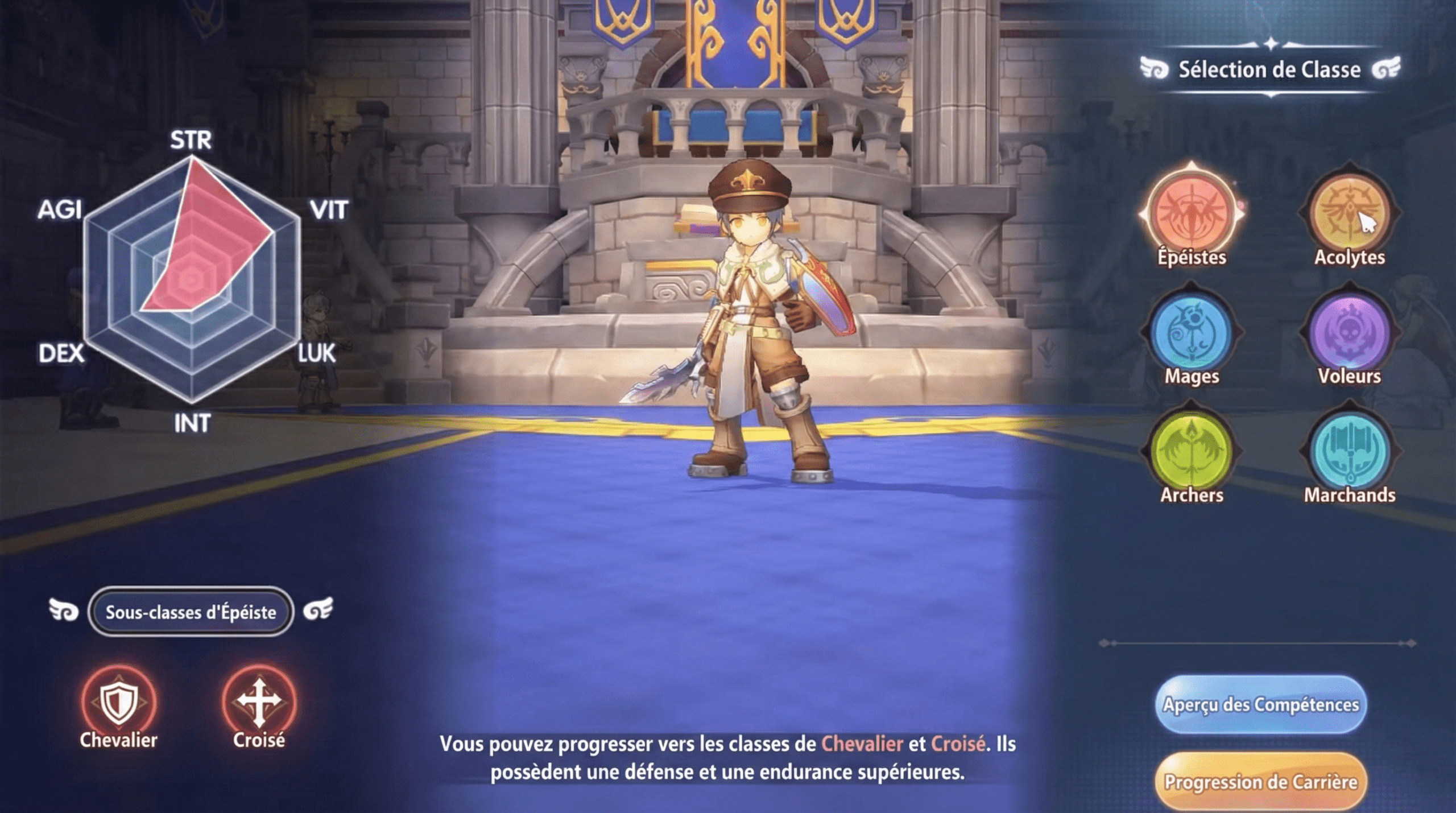Viewport: 1456px width, 813px height.
Task: Select the Voleurs class
Action: click(x=1349, y=333)
